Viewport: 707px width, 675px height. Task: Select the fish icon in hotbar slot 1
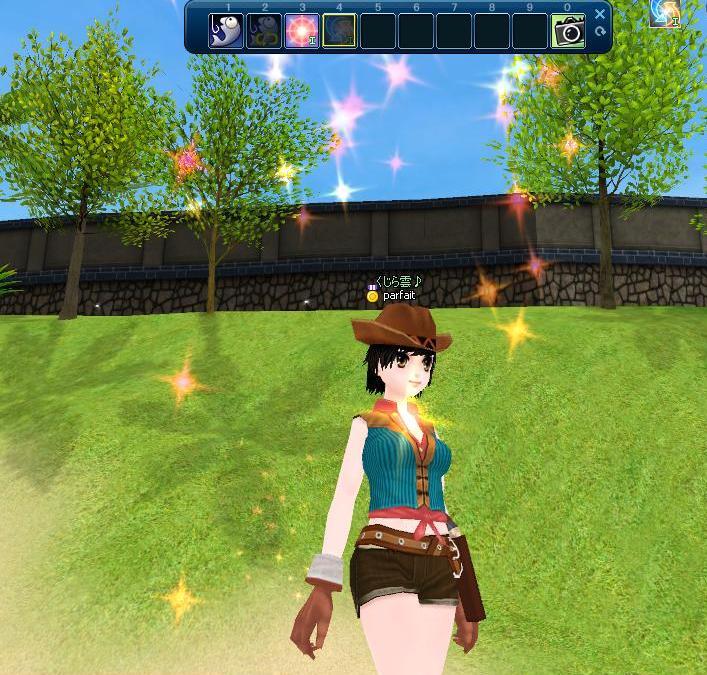pos(225,31)
